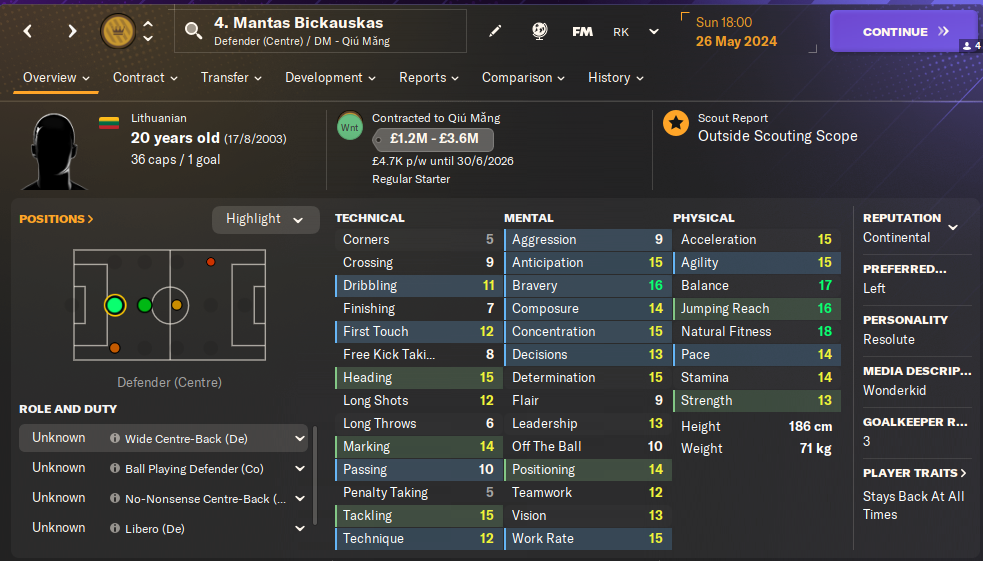This screenshot has width=983, height=561.
Task: Open the Transfer tab menu
Action: coord(231,78)
